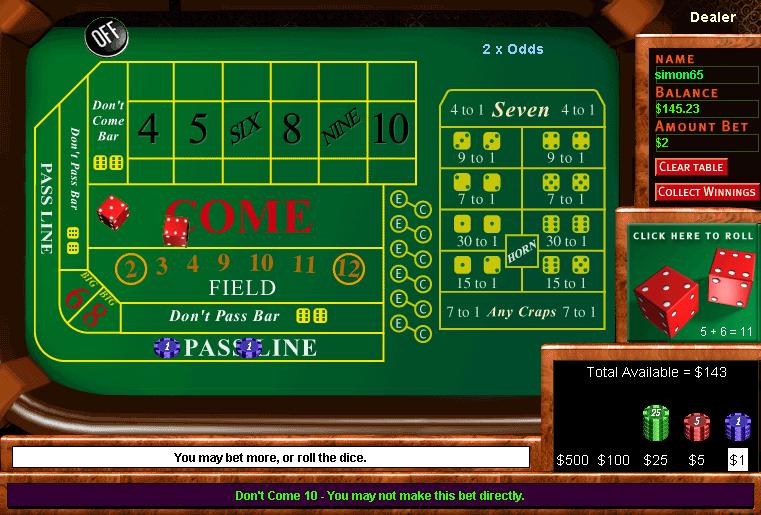Select the $100 chip denomination
The width and height of the screenshot is (761, 515).
coord(614,460)
